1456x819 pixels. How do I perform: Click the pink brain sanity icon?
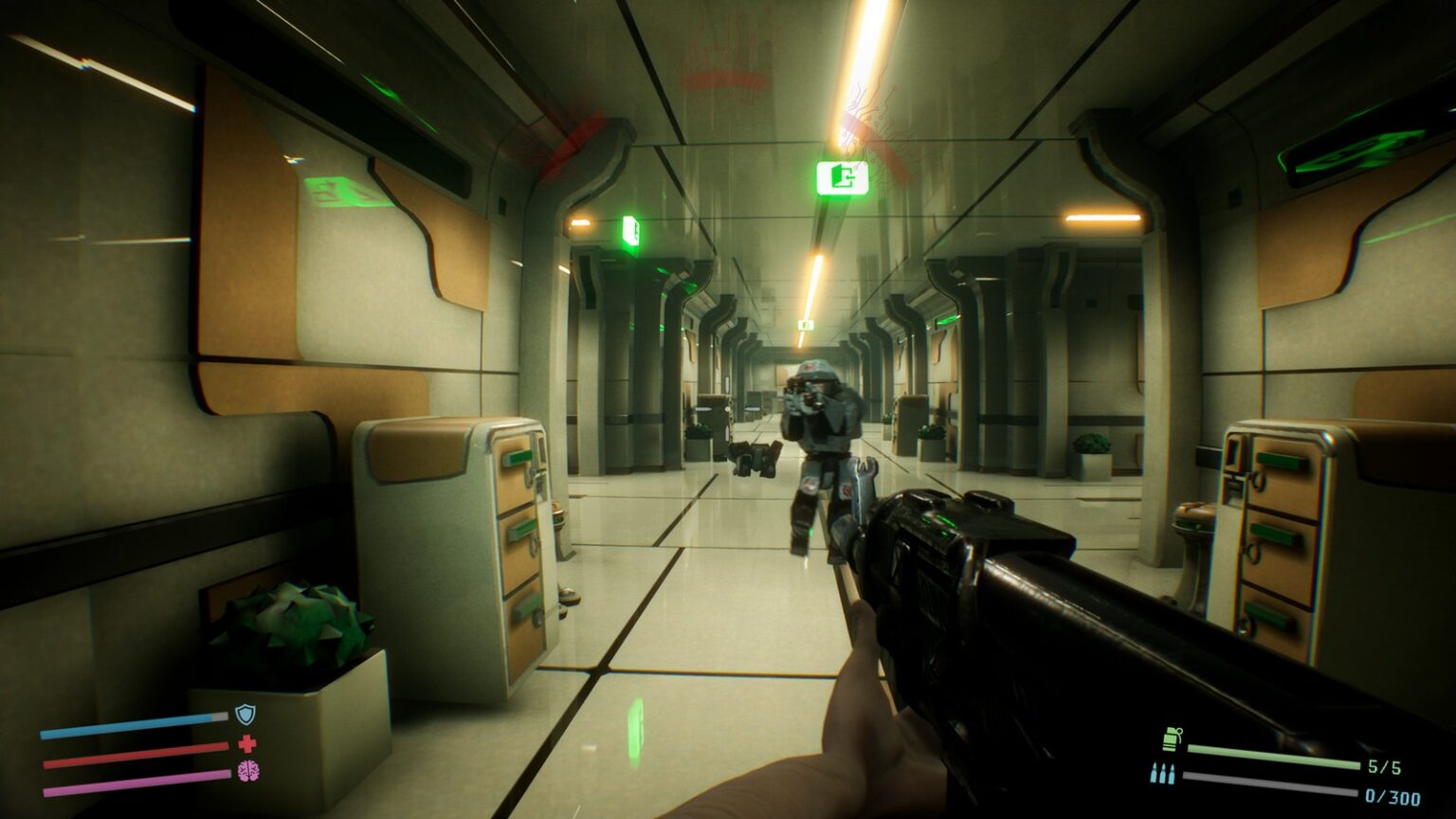pyautogui.click(x=247, y=771)
